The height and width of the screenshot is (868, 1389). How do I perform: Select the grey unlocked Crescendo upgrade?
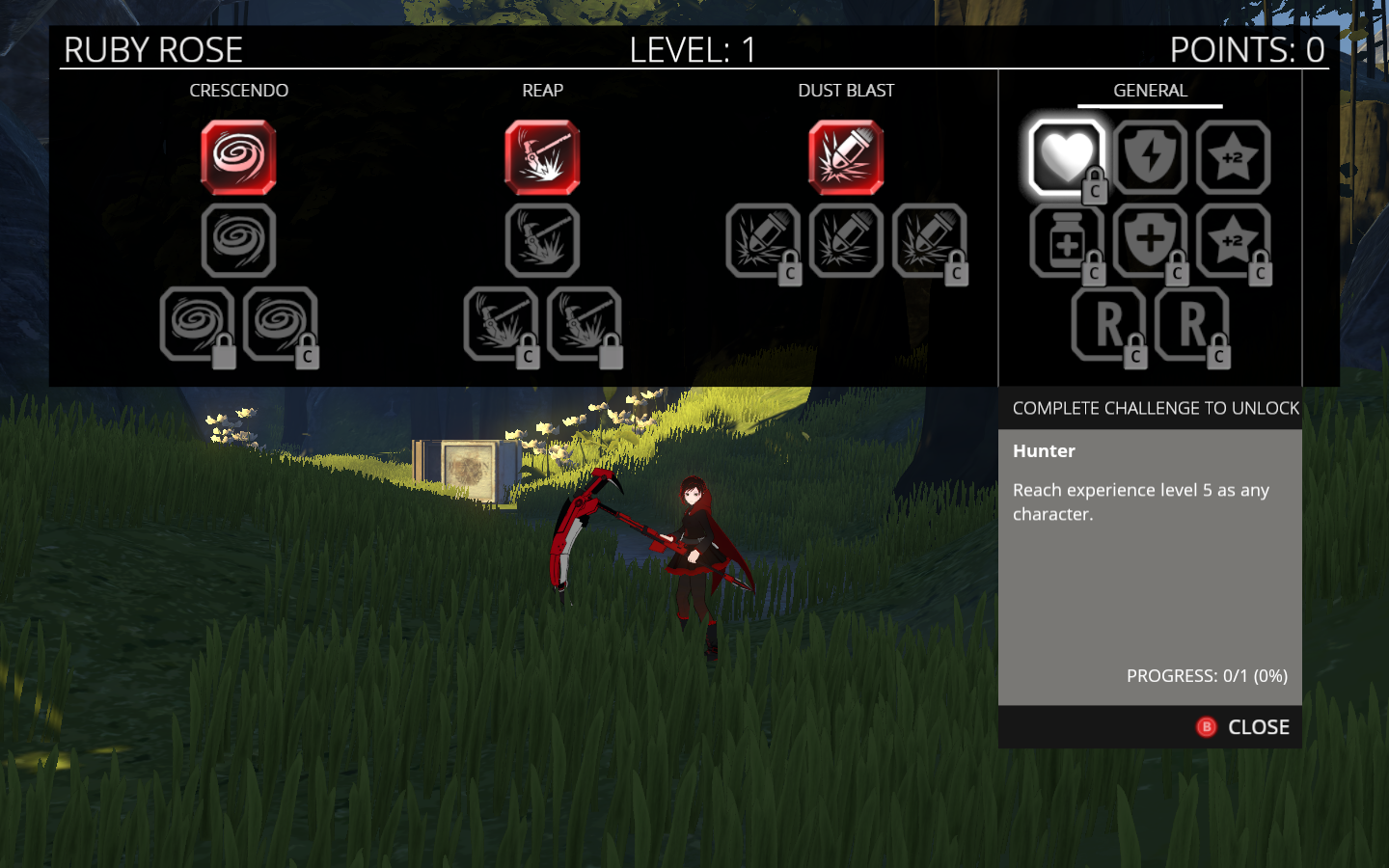pos(238,241)
